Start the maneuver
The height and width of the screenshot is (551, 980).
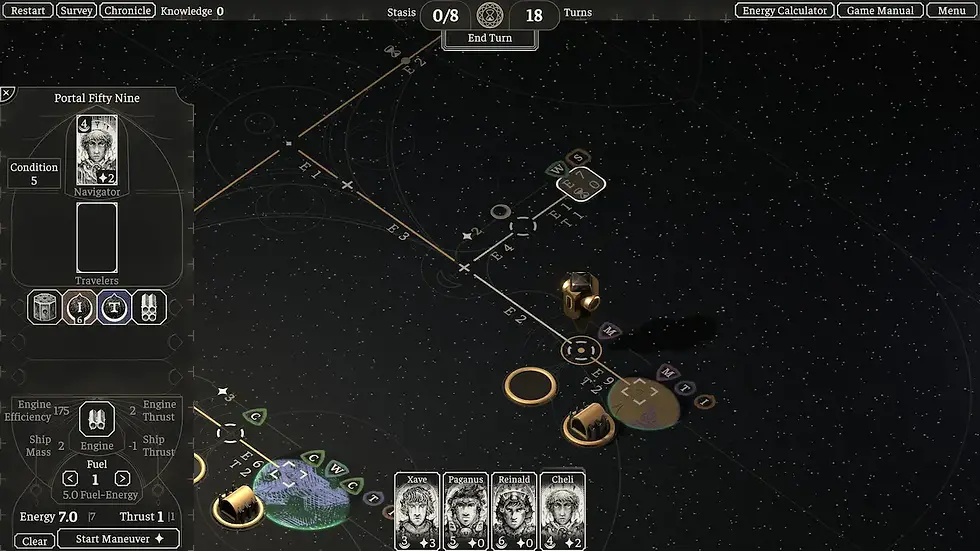pyautogui.click(x=118, y=540)
